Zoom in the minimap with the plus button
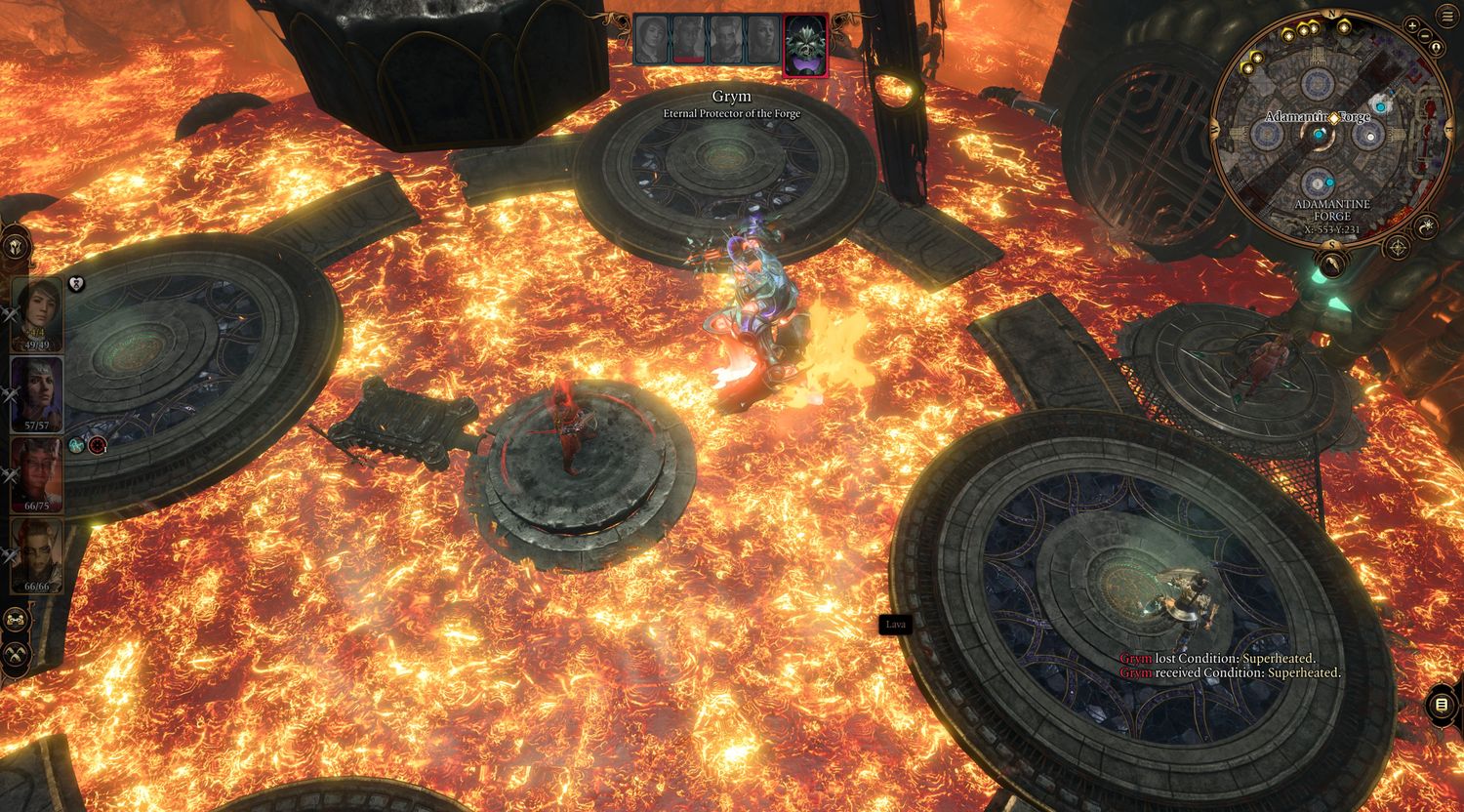Image resolution: width=1464 pixels, height=812 pixels. click(1412, 26)
